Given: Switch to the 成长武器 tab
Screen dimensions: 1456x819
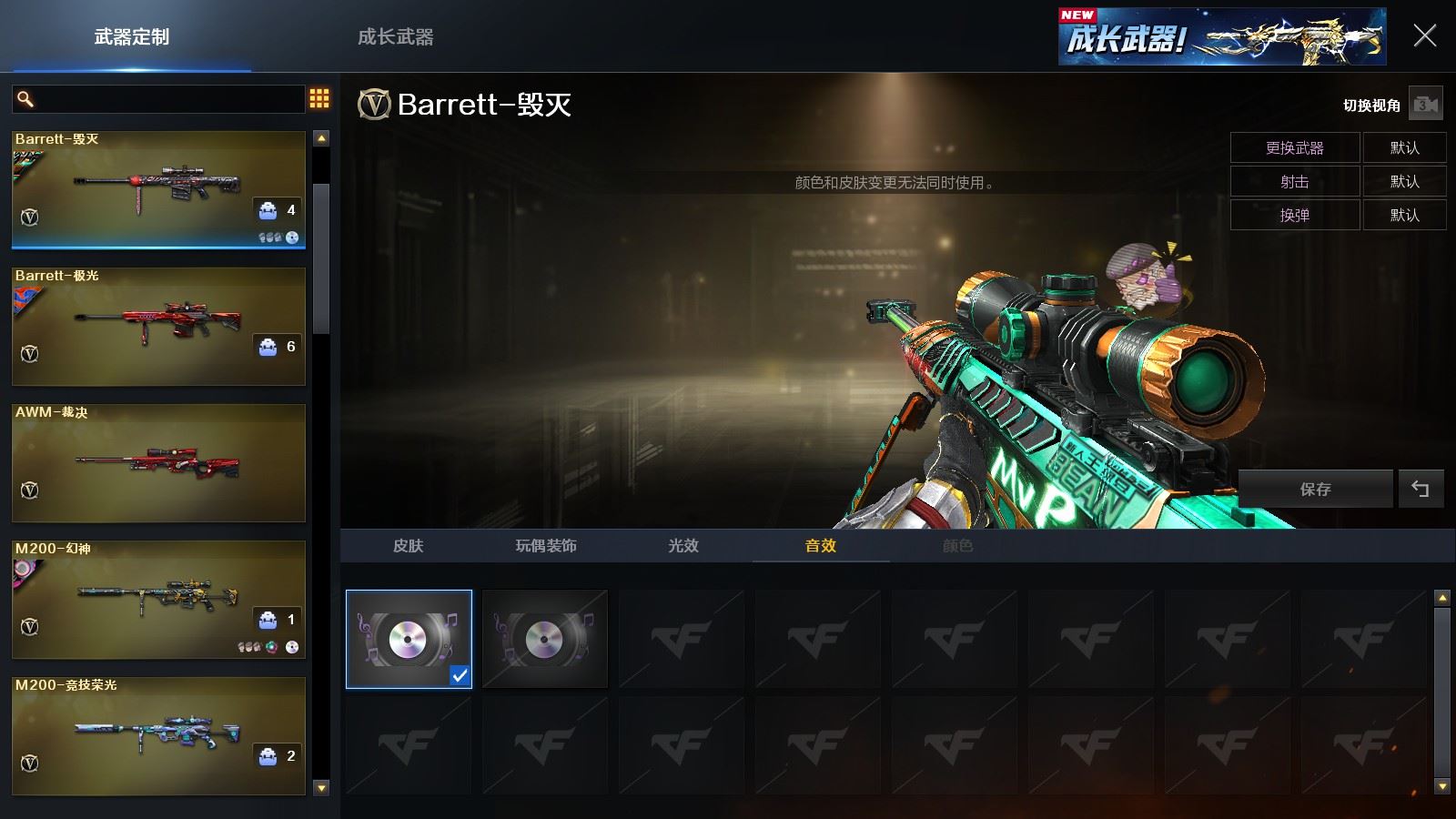Looking at the screenshot, I should [395, 37].
